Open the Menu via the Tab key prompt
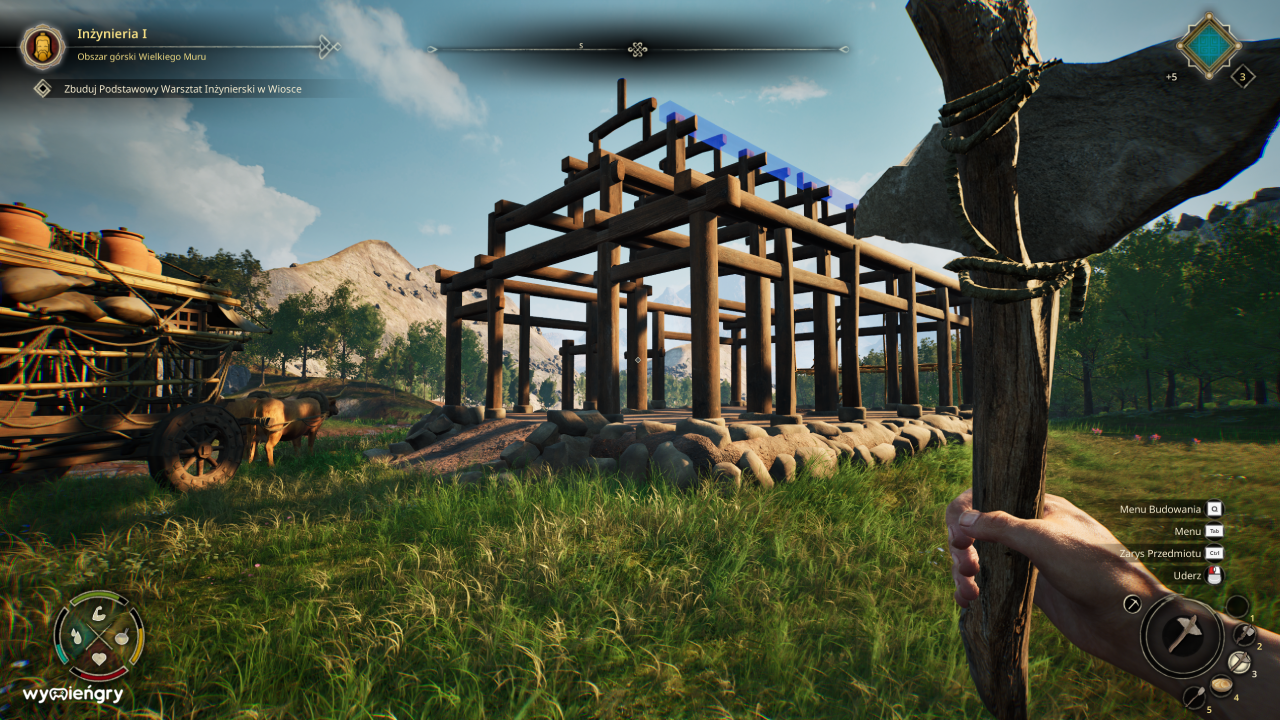Screen dimensions: 1280x720 click(x=1215, y=531)
